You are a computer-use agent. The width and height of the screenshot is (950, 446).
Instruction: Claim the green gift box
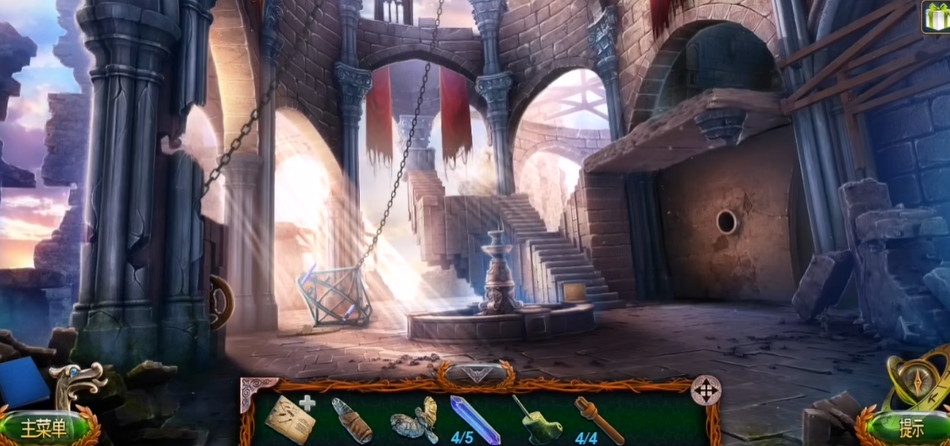935,15
